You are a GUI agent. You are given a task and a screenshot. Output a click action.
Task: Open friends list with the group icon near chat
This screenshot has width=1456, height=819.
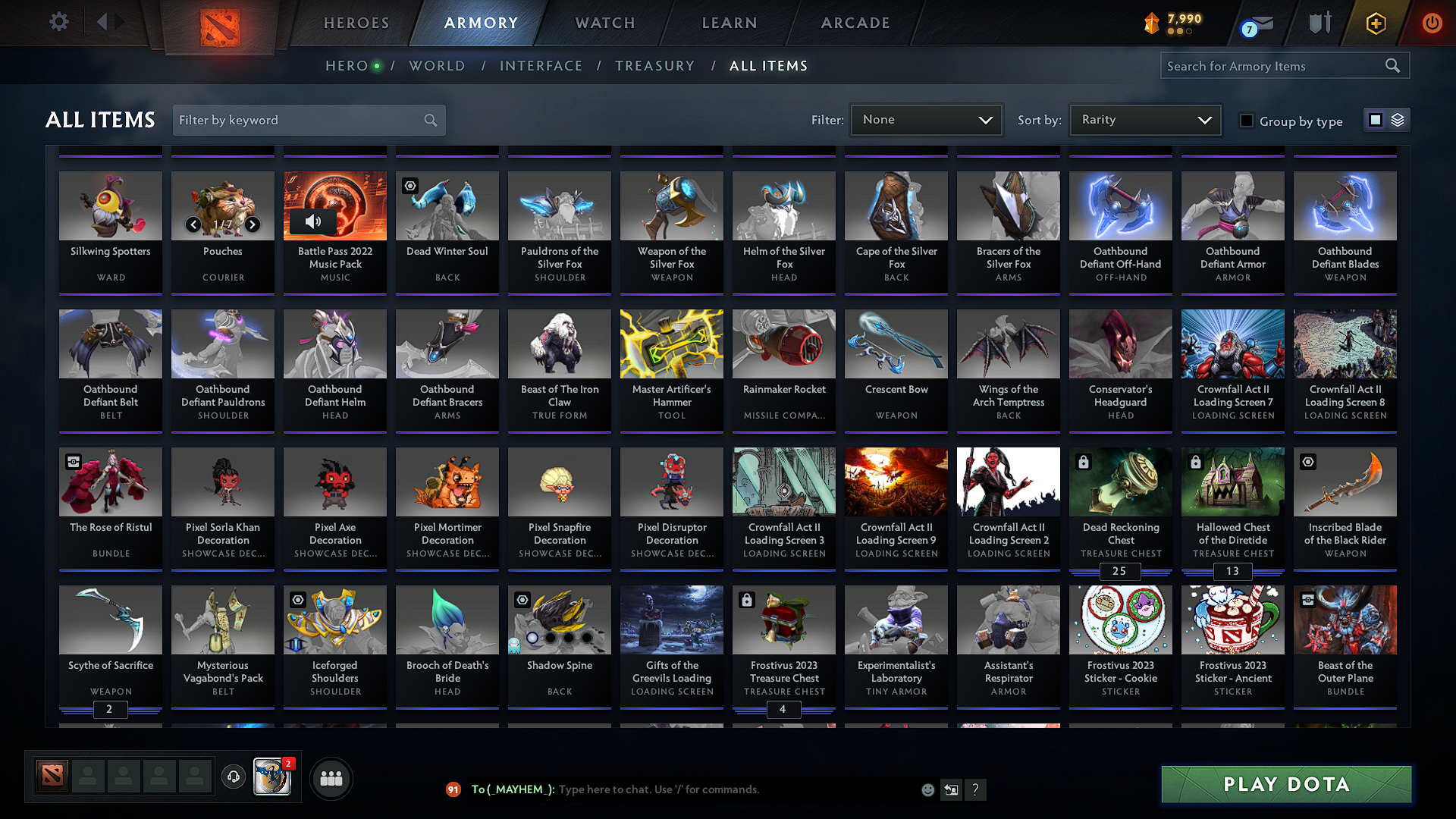click(x=330, y=777)
